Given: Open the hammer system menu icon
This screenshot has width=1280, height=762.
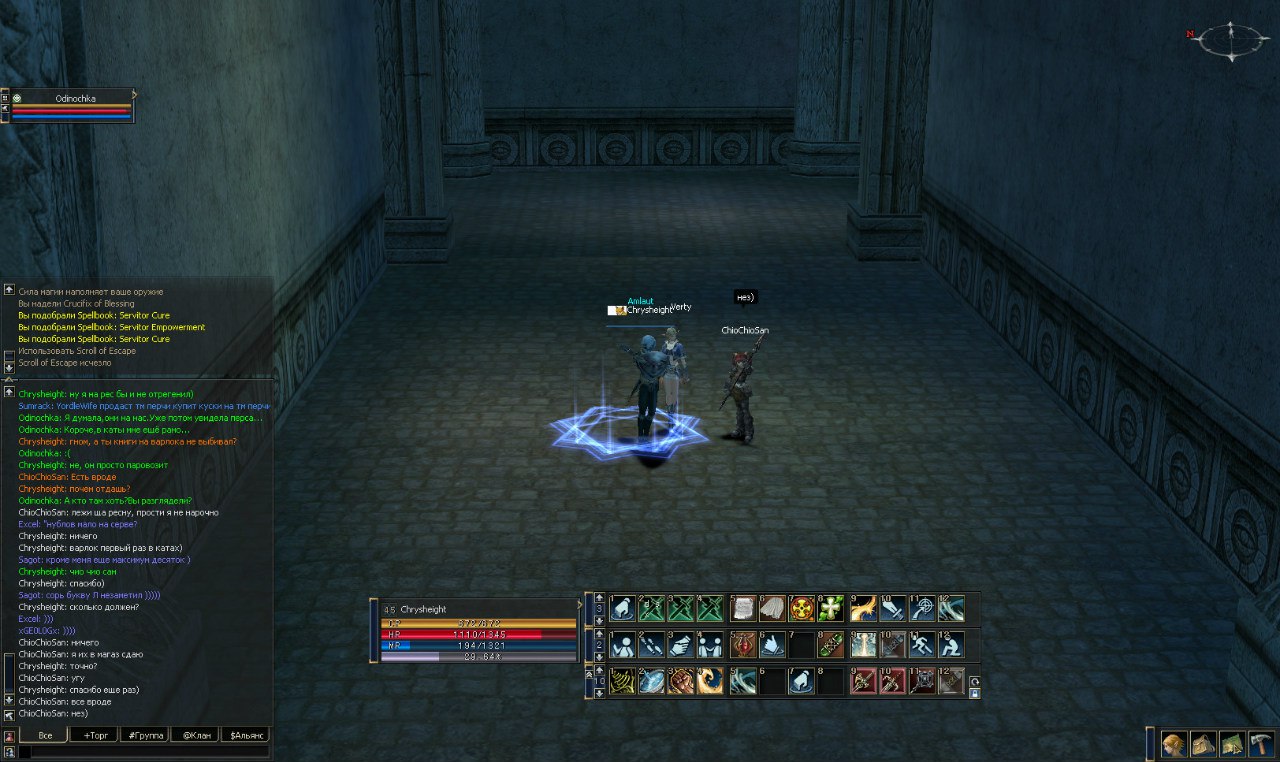Looking at the screenshot, I should coord(1261,744).
